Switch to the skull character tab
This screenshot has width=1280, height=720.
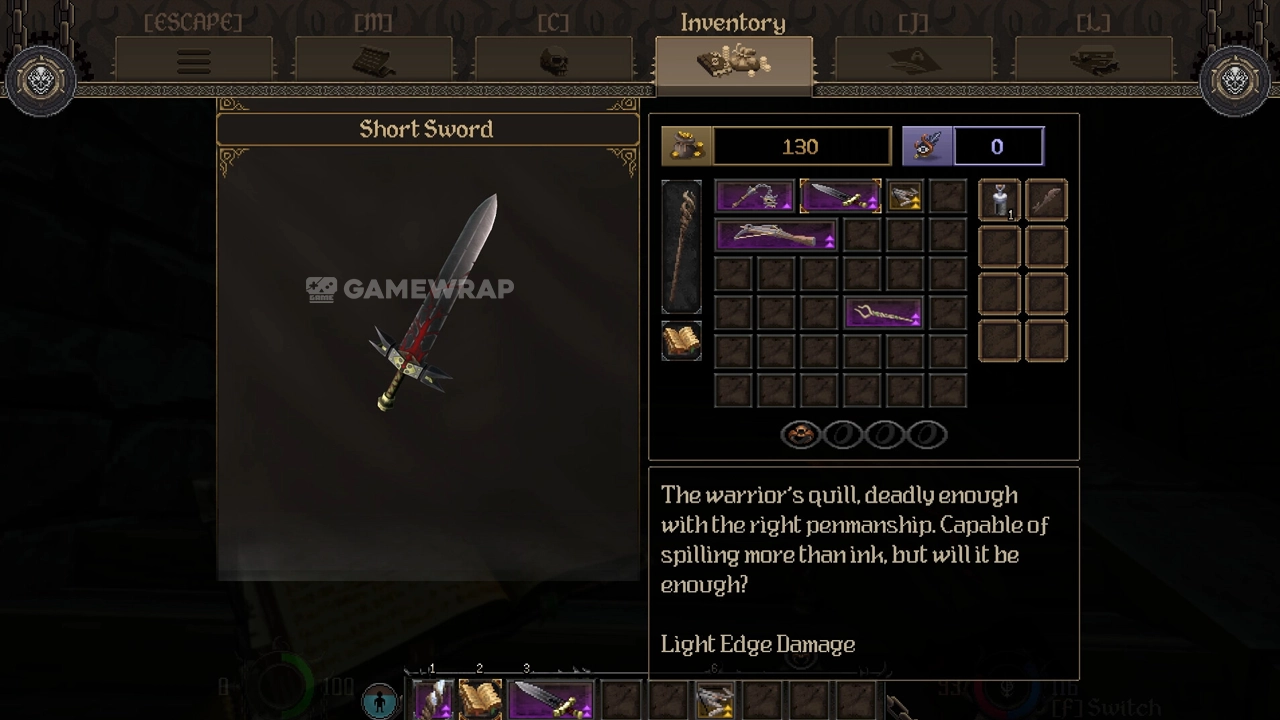[553, 61]
